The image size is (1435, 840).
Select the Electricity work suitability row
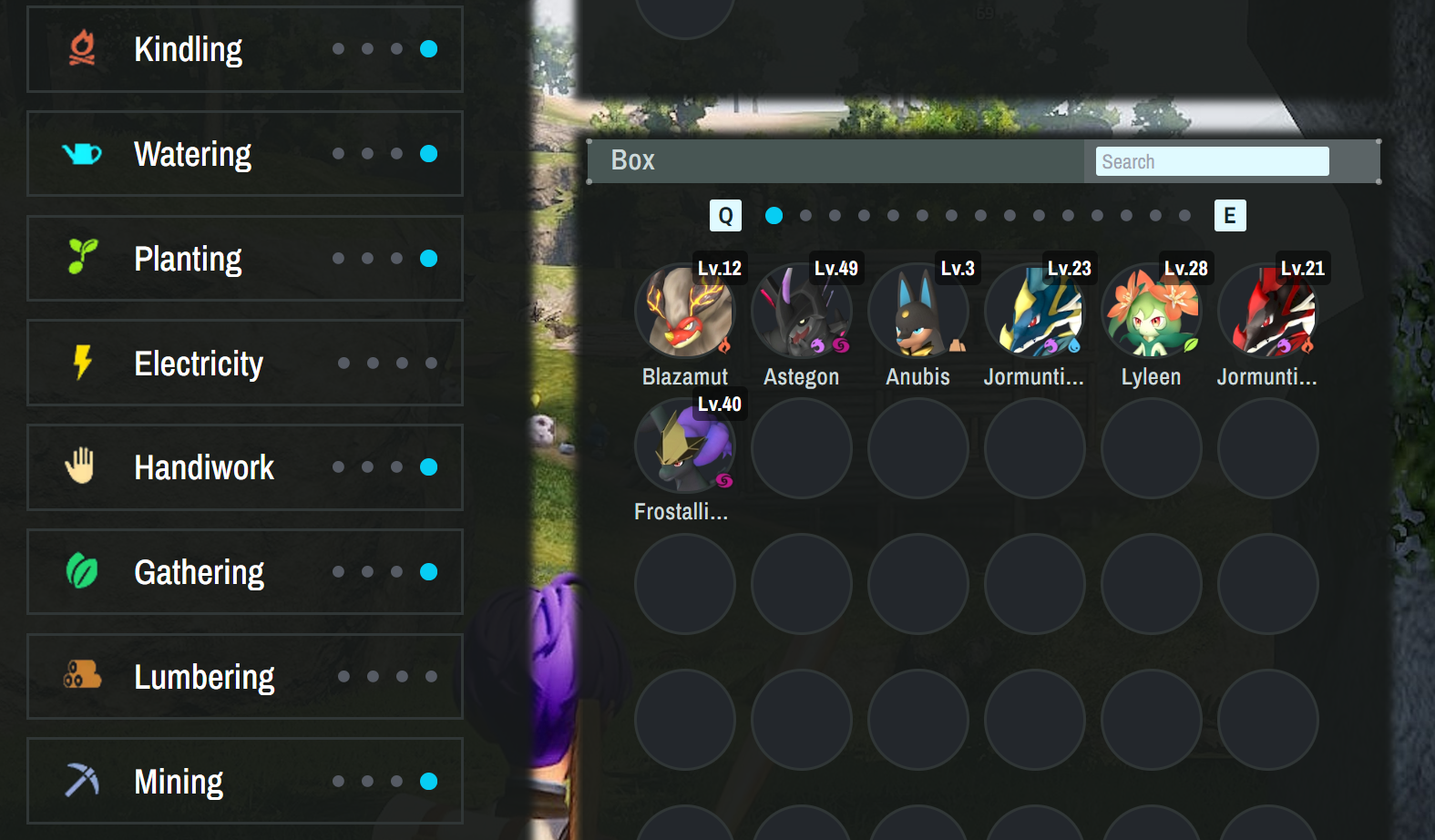point(244,363)
